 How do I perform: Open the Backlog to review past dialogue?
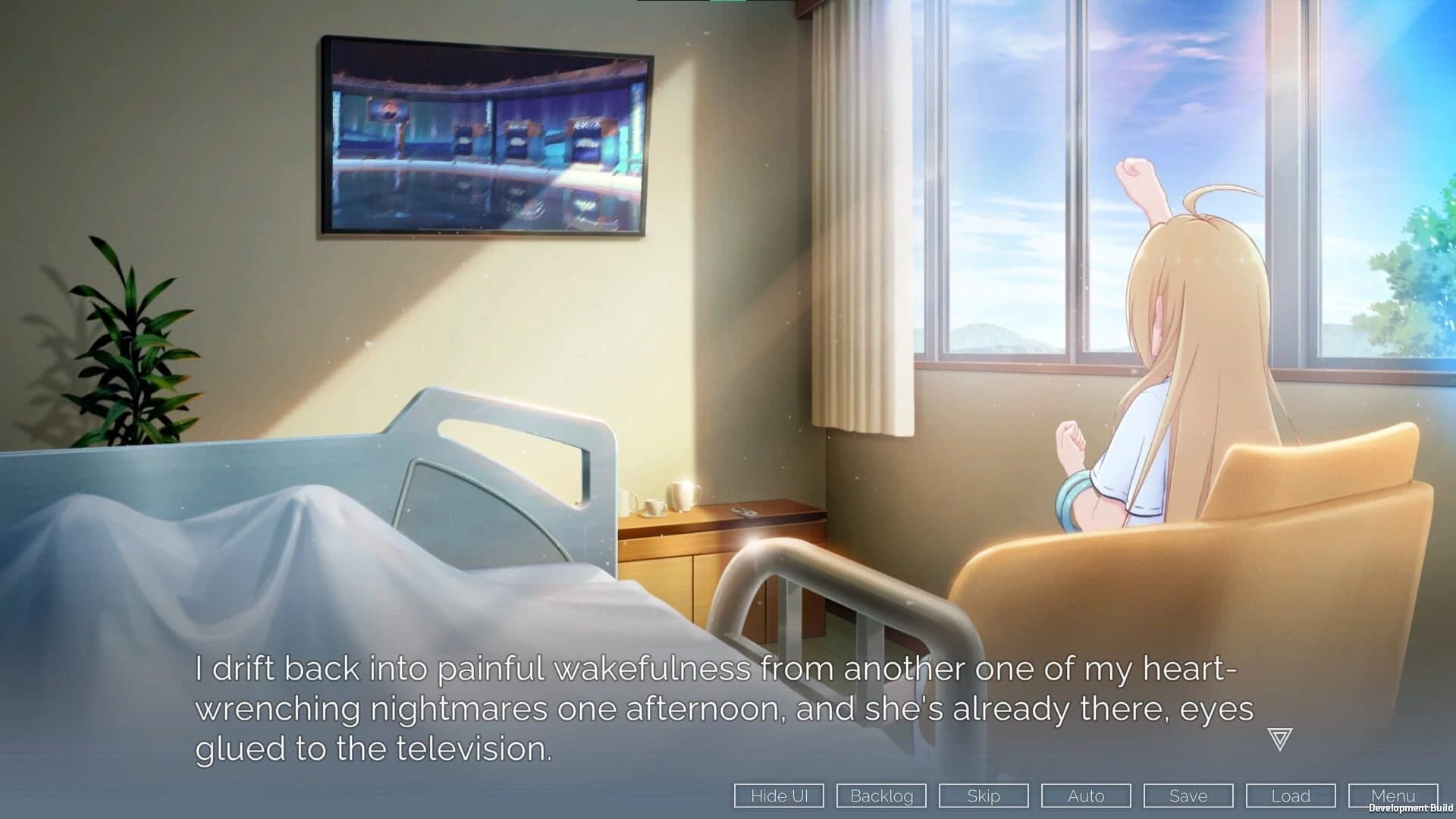pos(881,795)
